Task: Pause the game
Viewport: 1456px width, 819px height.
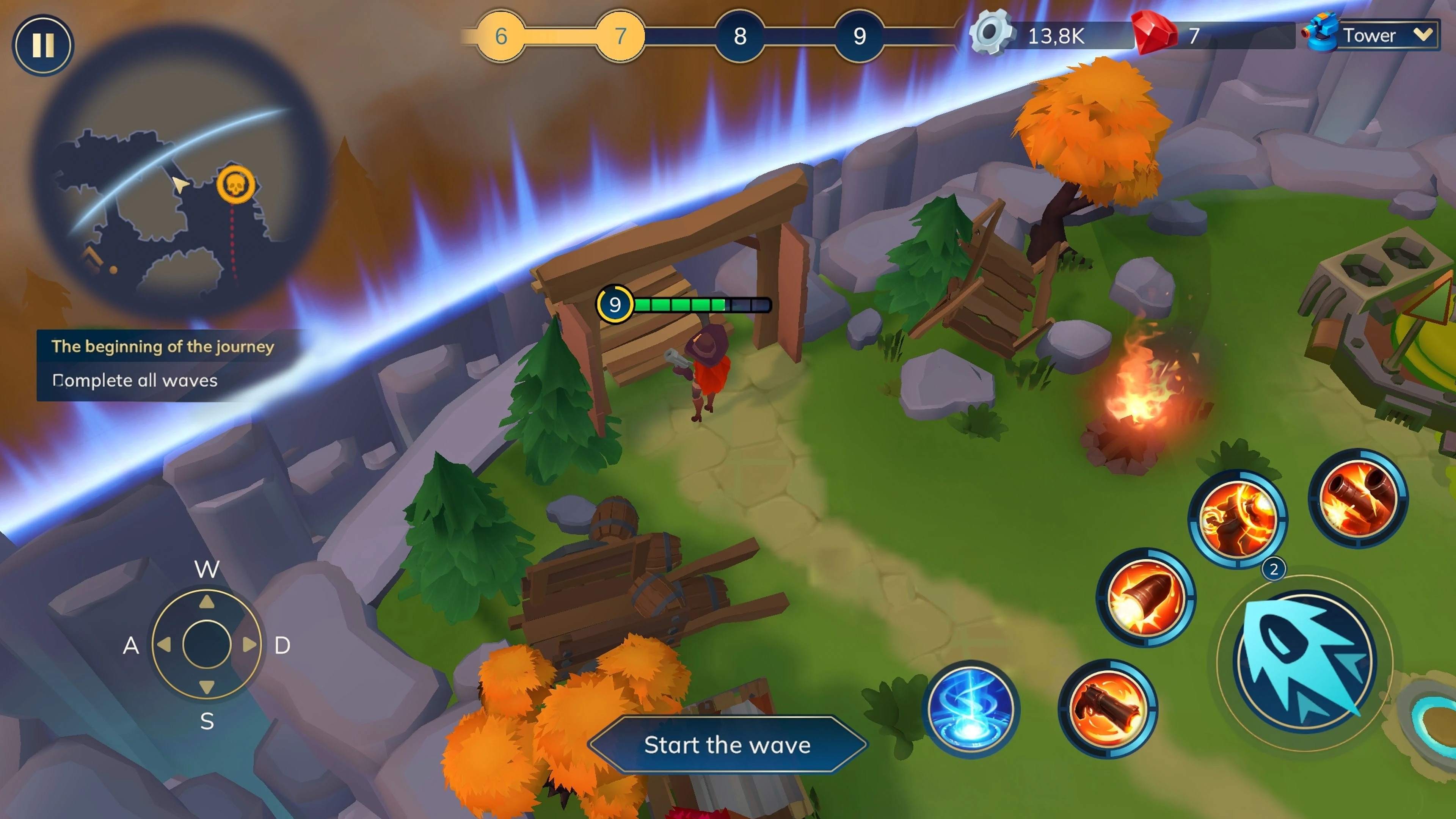Action: point(43,45)
